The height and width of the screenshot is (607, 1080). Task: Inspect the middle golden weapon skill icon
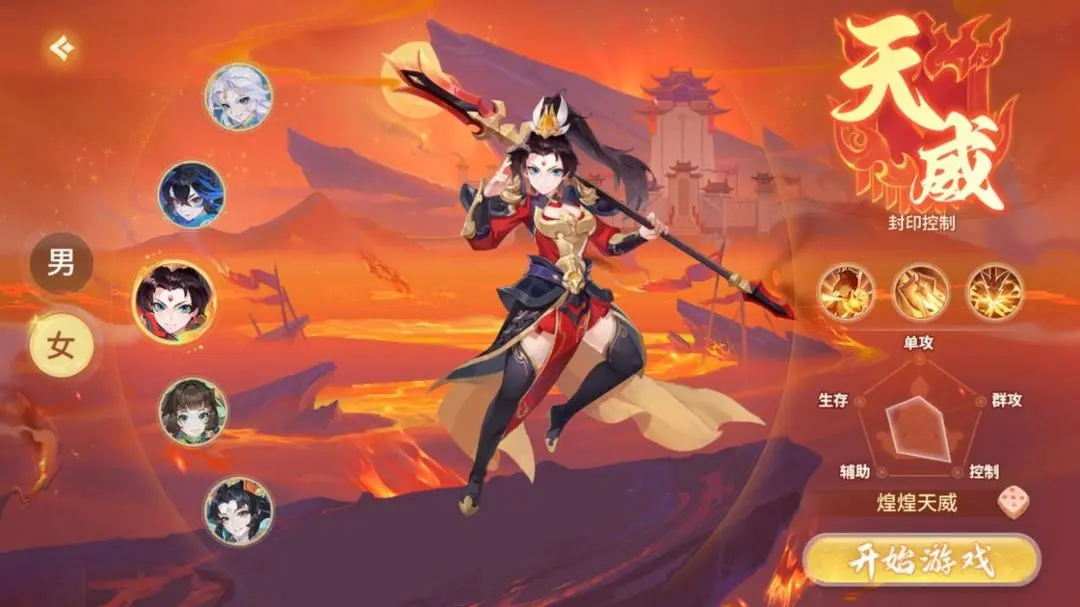pyautogui.click(x=920, y=292)
